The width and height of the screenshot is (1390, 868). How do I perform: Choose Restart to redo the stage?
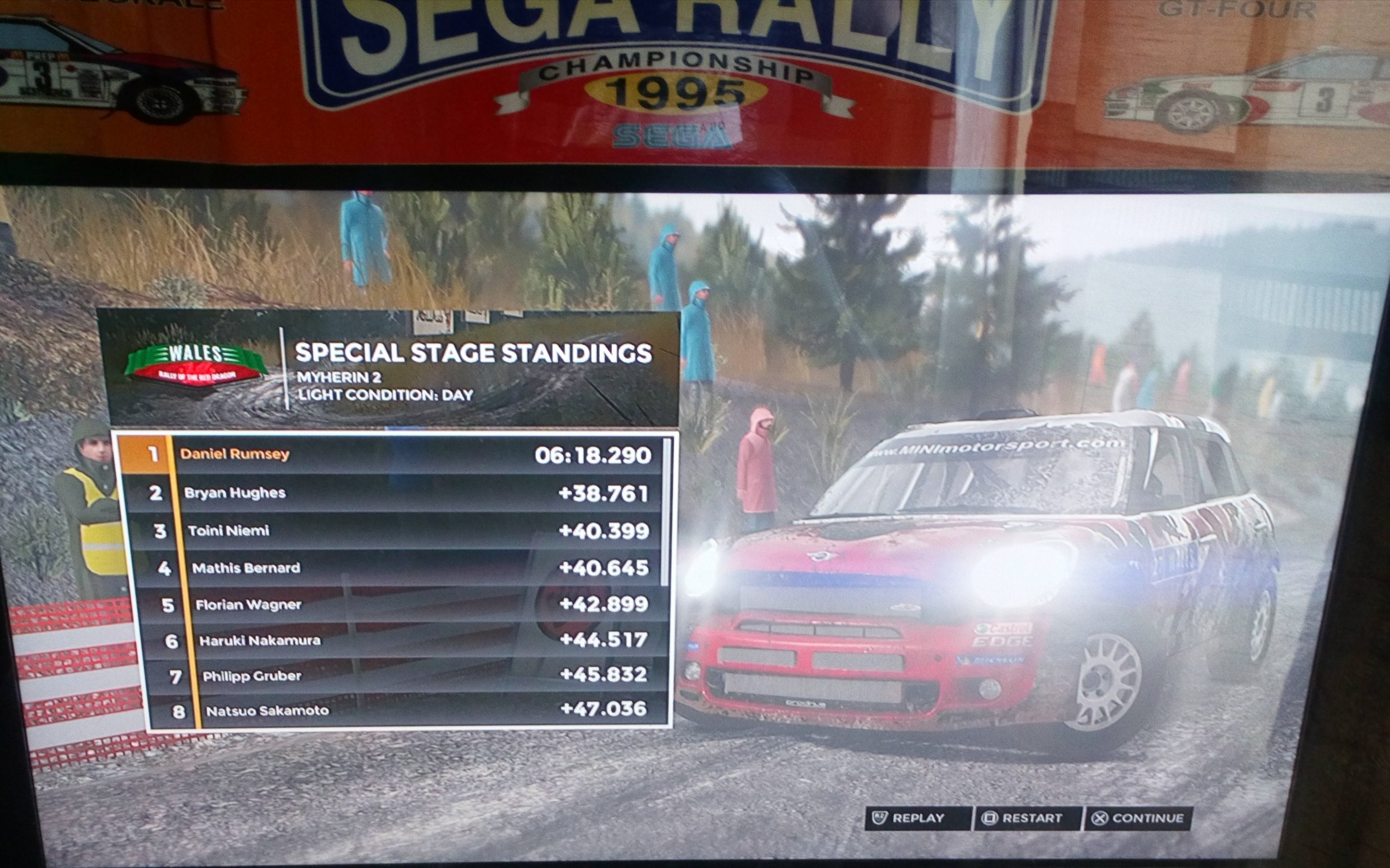[1025, 818]
